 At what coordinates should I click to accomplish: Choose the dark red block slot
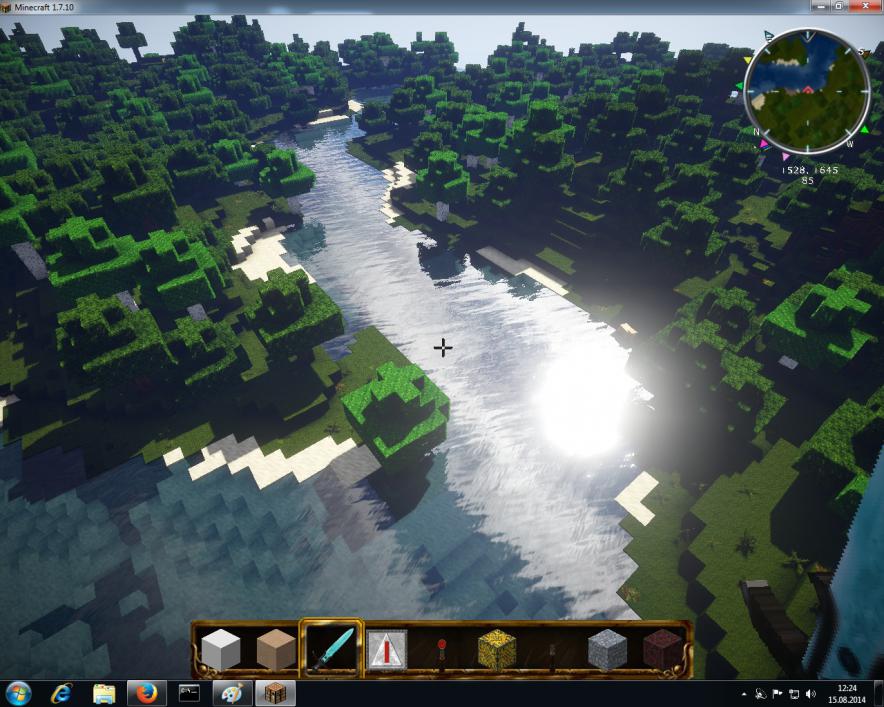pyautogui.click(x=661, y=650)
